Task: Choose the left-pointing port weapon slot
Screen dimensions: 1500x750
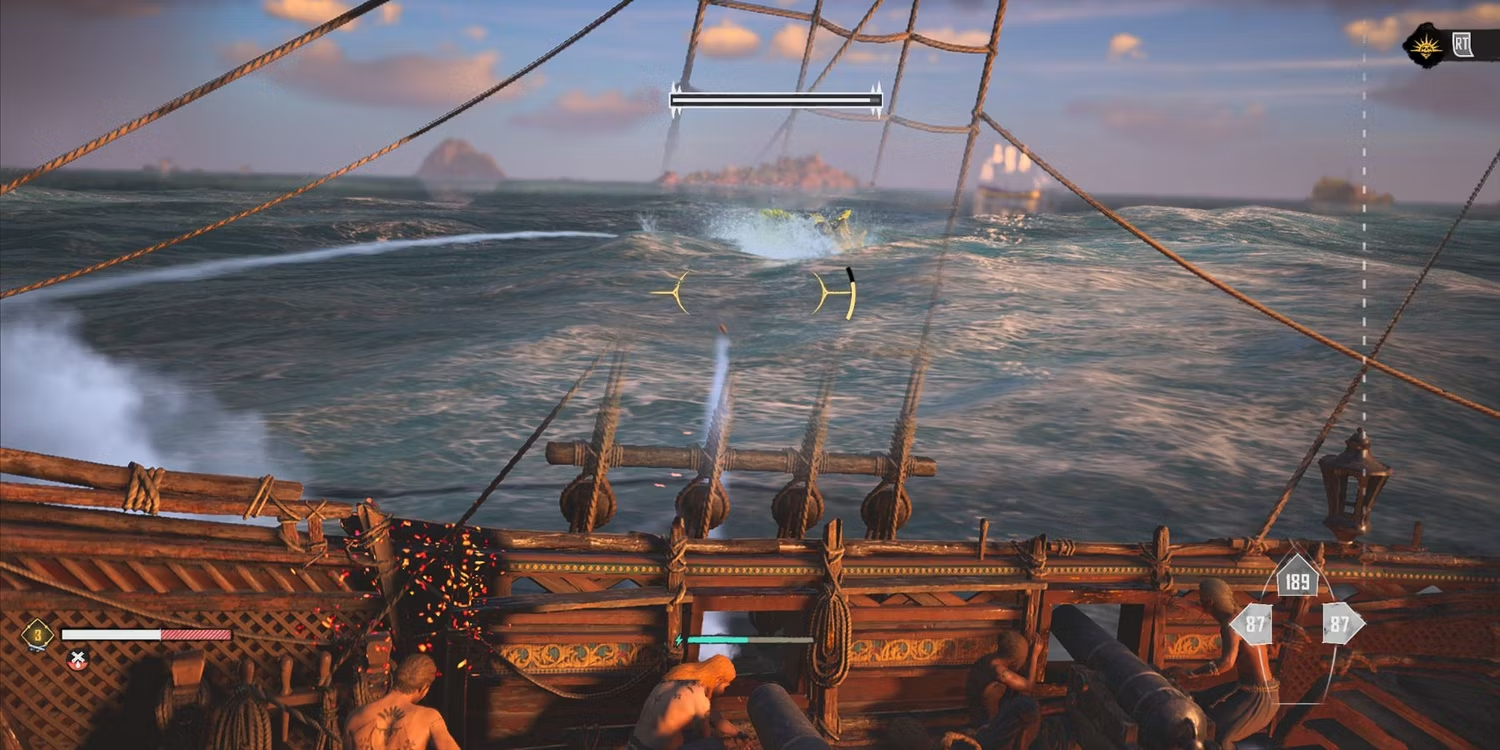Action: coord(1251,624)
